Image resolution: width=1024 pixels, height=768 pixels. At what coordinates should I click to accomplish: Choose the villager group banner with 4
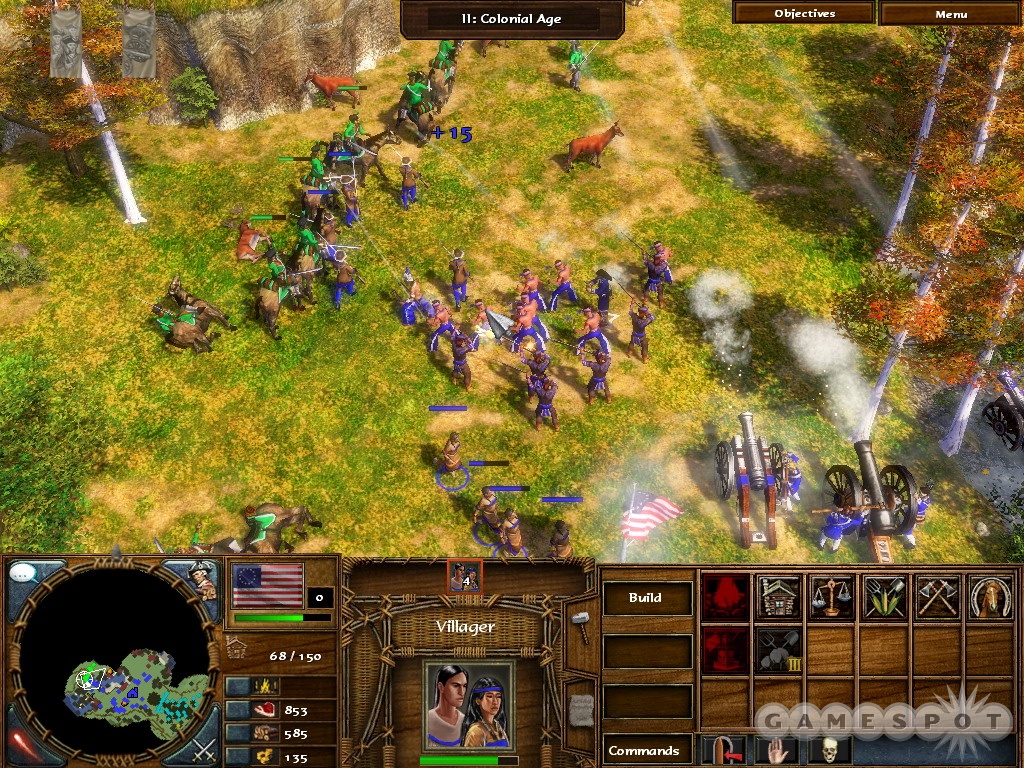(465, 575)
